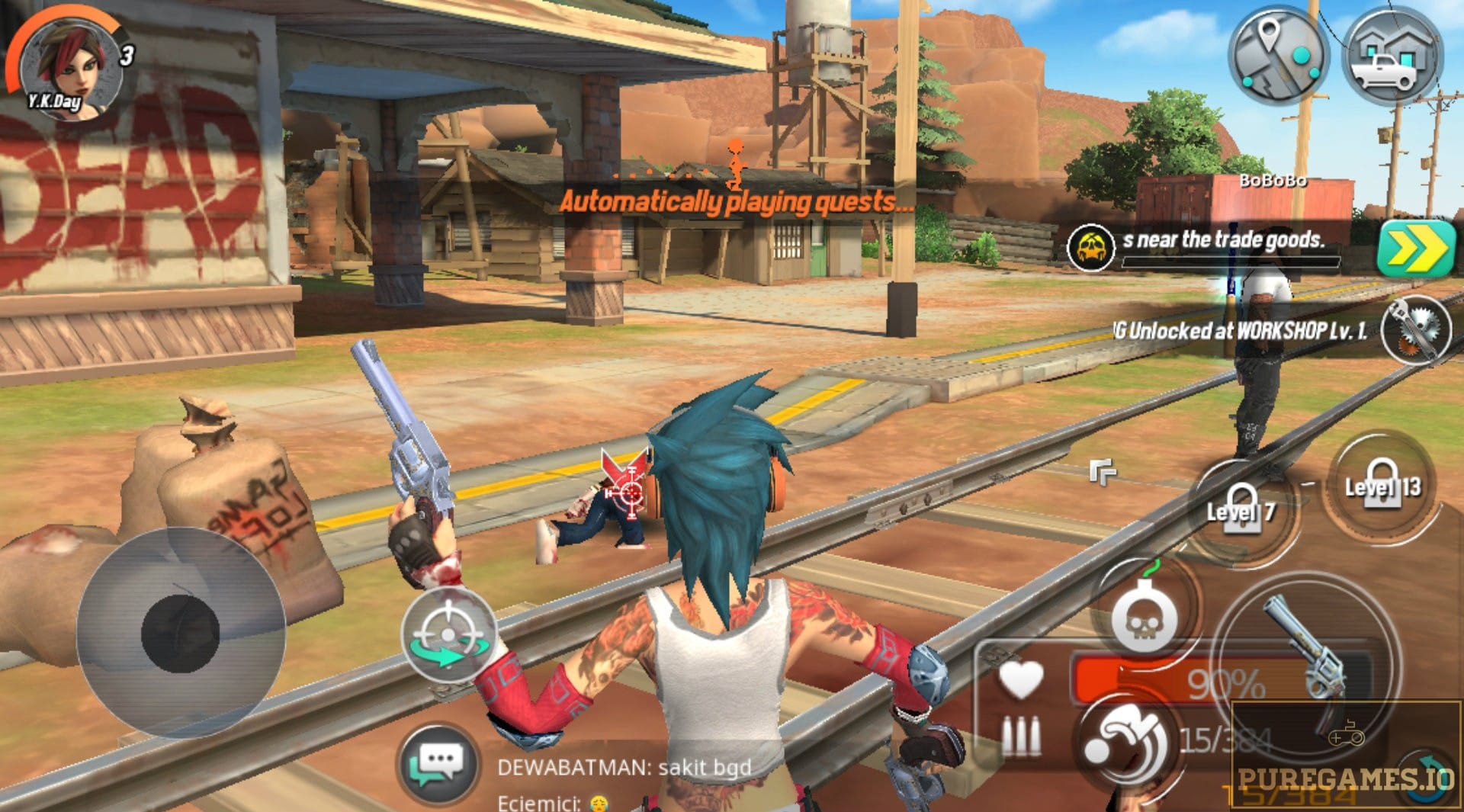1464x812 pixels.
Task: Click the green double-arrow quest button
Action: pos(1416,247)
